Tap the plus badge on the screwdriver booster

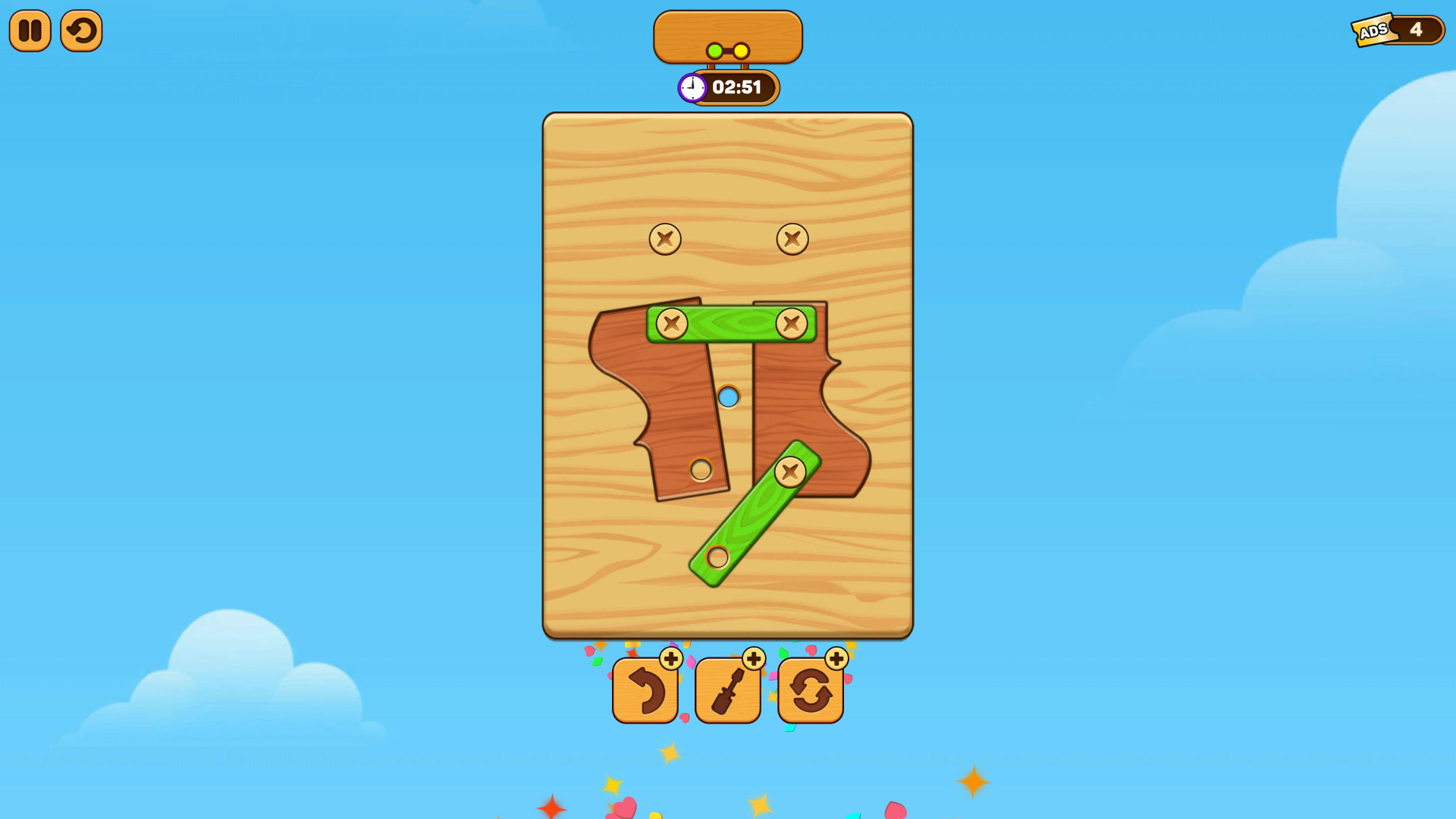point(754,659)
